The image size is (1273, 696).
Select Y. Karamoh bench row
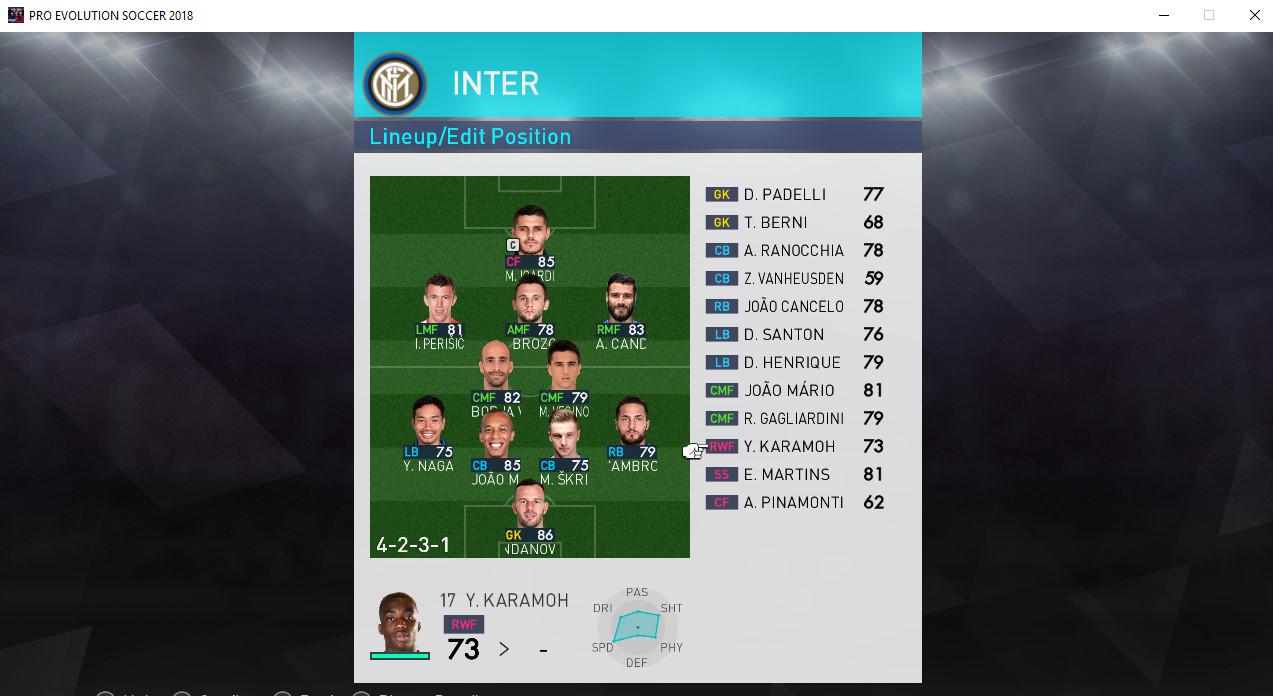794,447
